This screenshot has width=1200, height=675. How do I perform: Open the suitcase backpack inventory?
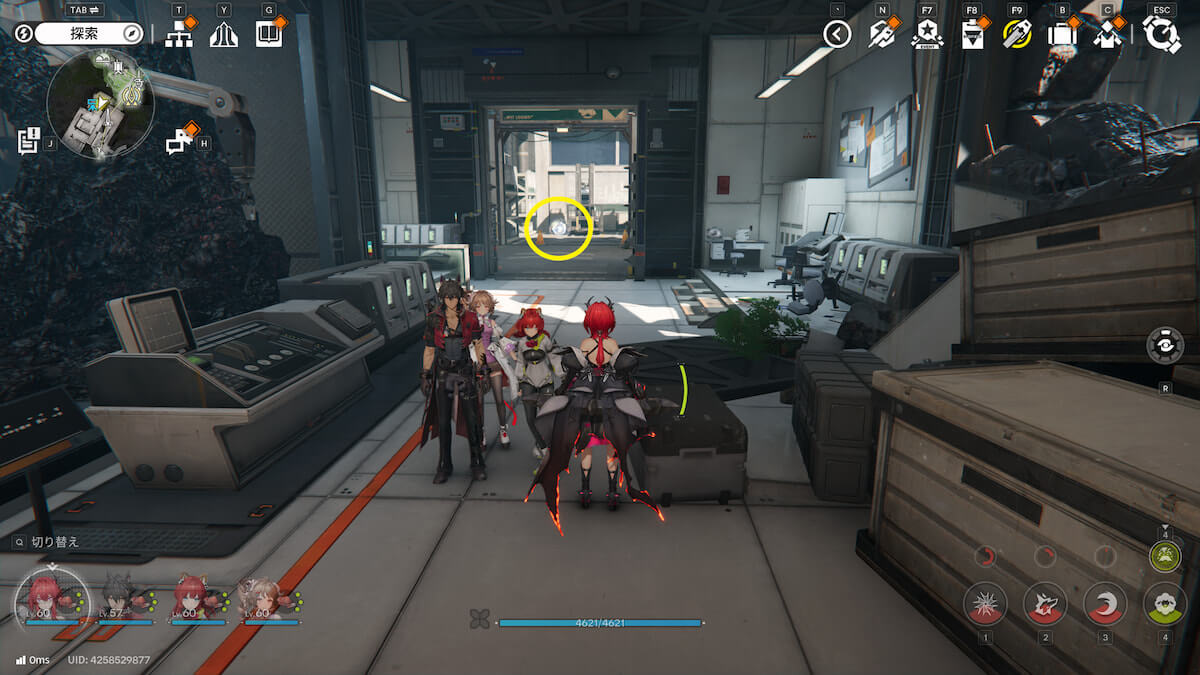tap(1061, 35)
